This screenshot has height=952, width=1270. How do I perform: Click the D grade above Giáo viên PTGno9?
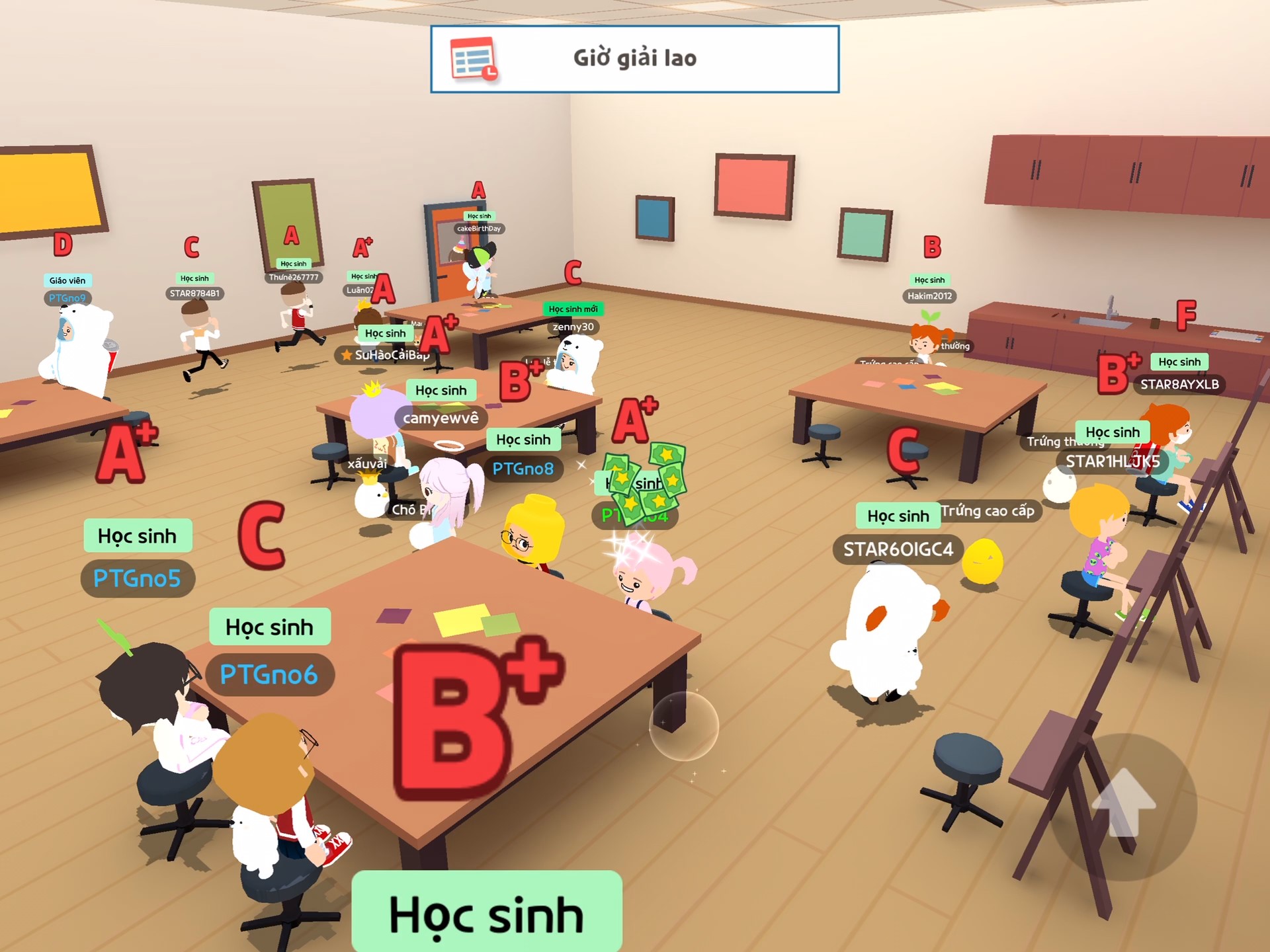point(62,245)
